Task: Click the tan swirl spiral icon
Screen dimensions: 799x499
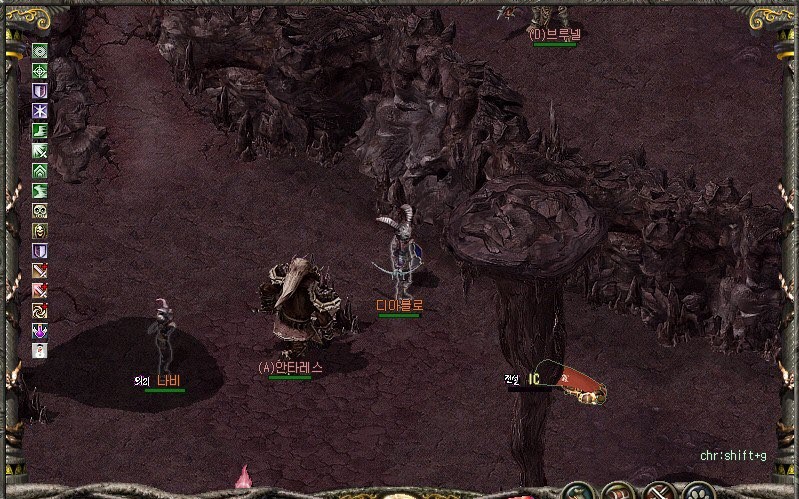Action: pos(40,311)
